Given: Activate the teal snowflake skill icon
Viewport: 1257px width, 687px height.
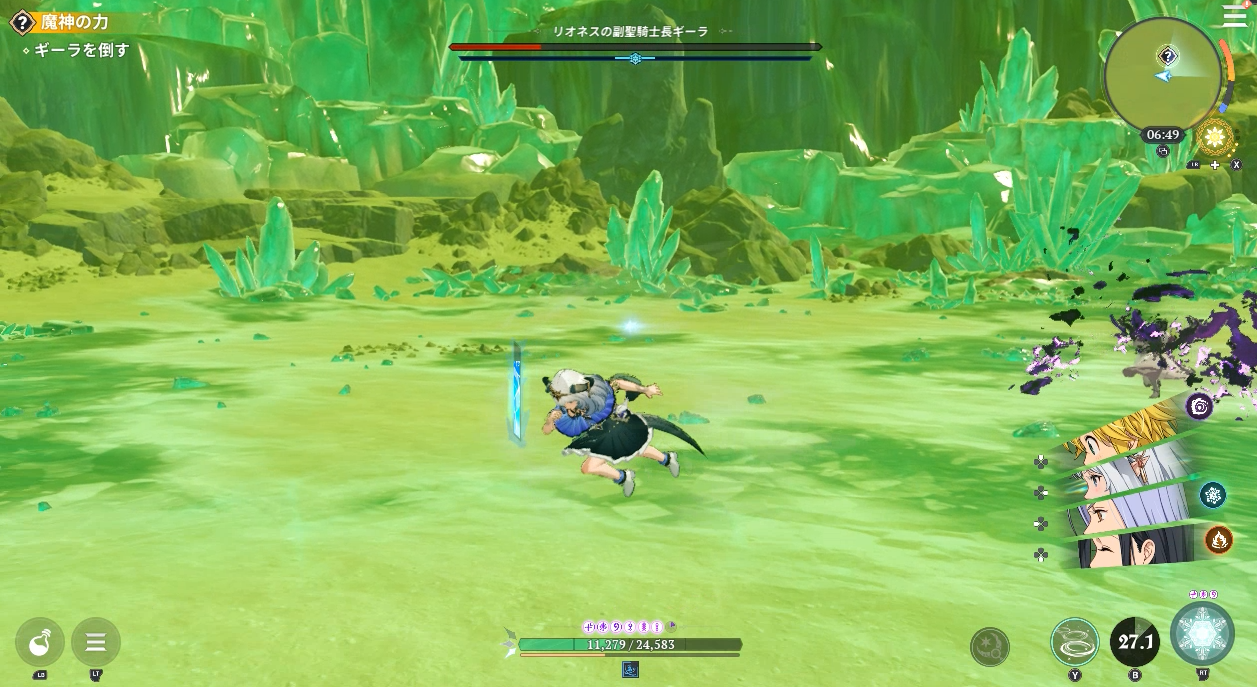Looking at the screenshot, I should (x=1213, y=494).
